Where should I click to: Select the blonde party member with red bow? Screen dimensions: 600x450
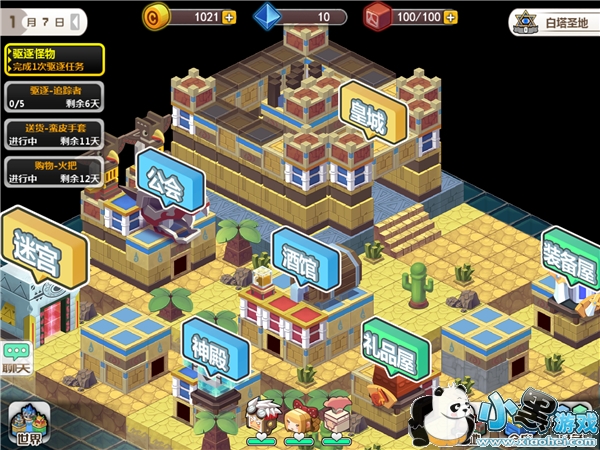tap(298, 421)
